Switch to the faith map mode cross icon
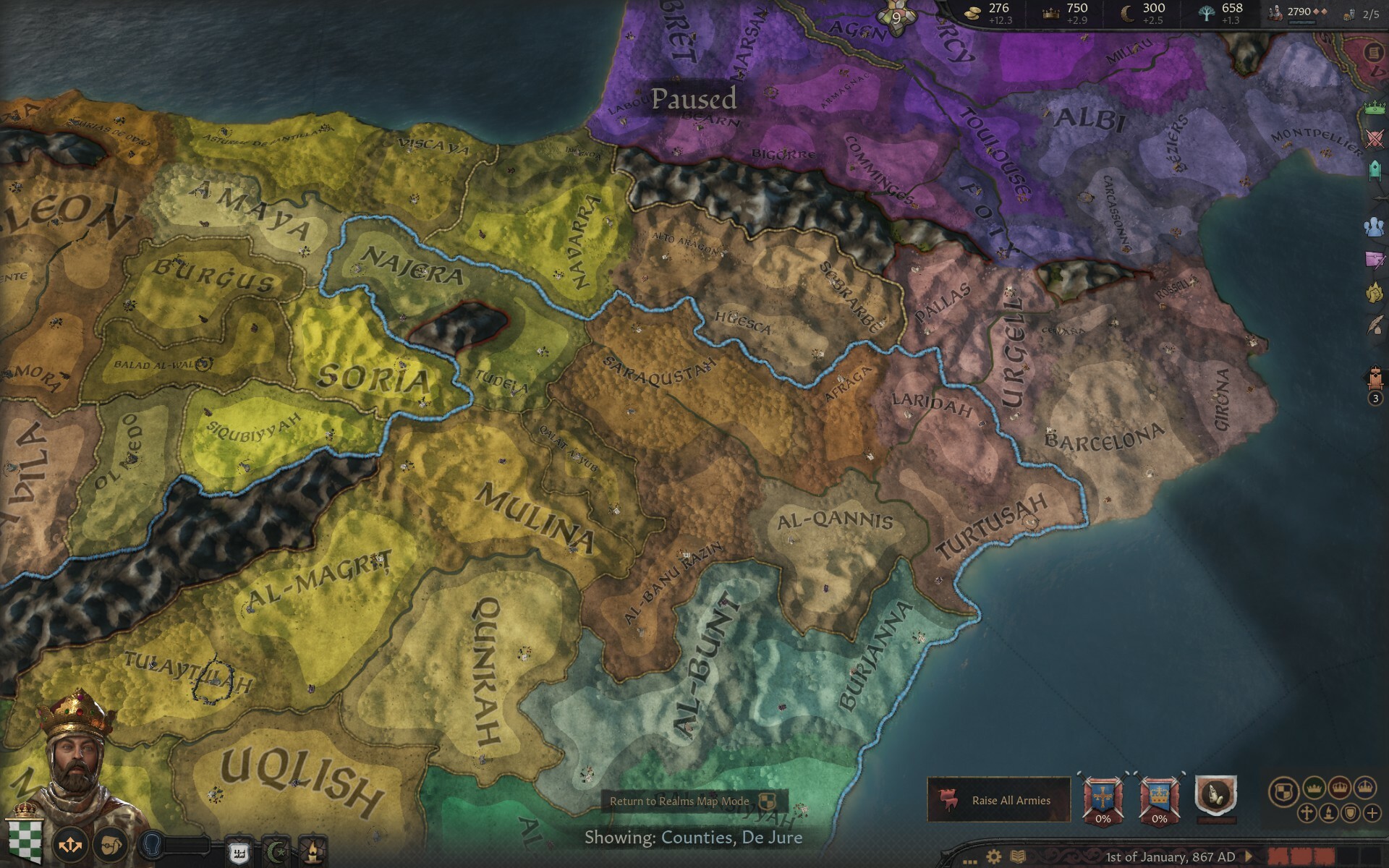Viewport: 1389px width, 868px height. pos(1307,813)
